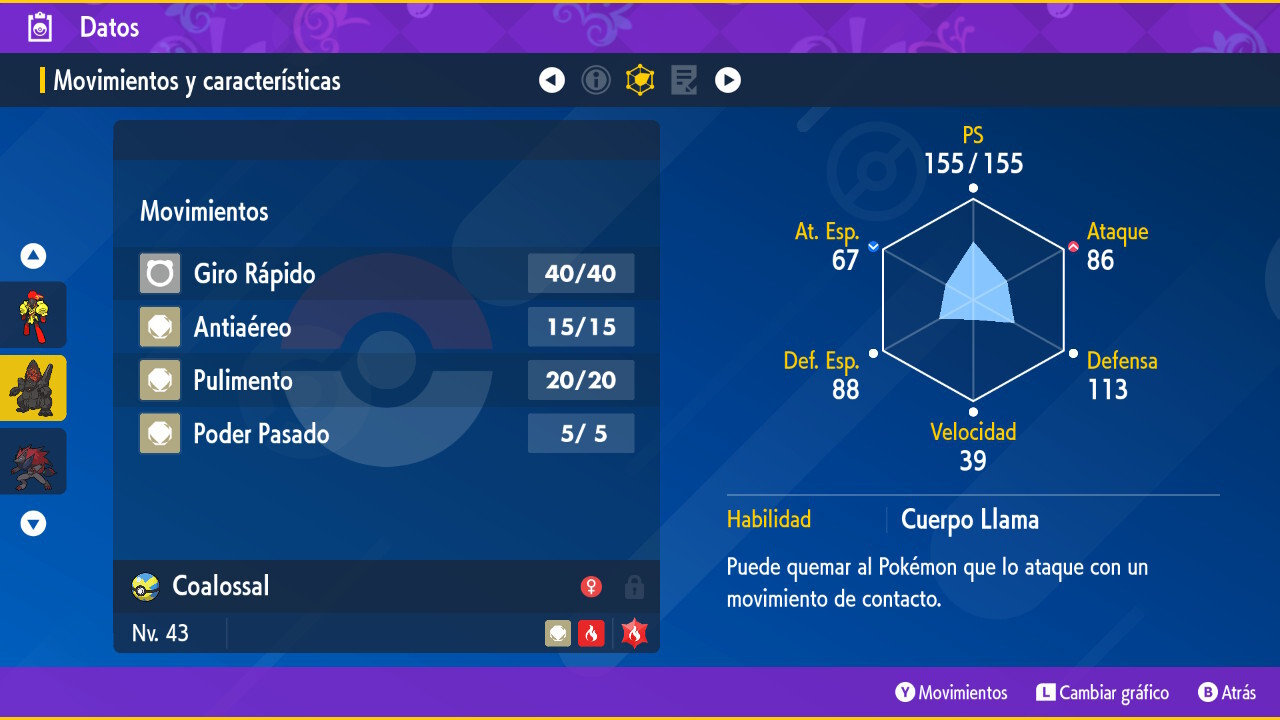Open the Marcas notes icon
The height and width of the screenshot is (720, 1280).
684,80
